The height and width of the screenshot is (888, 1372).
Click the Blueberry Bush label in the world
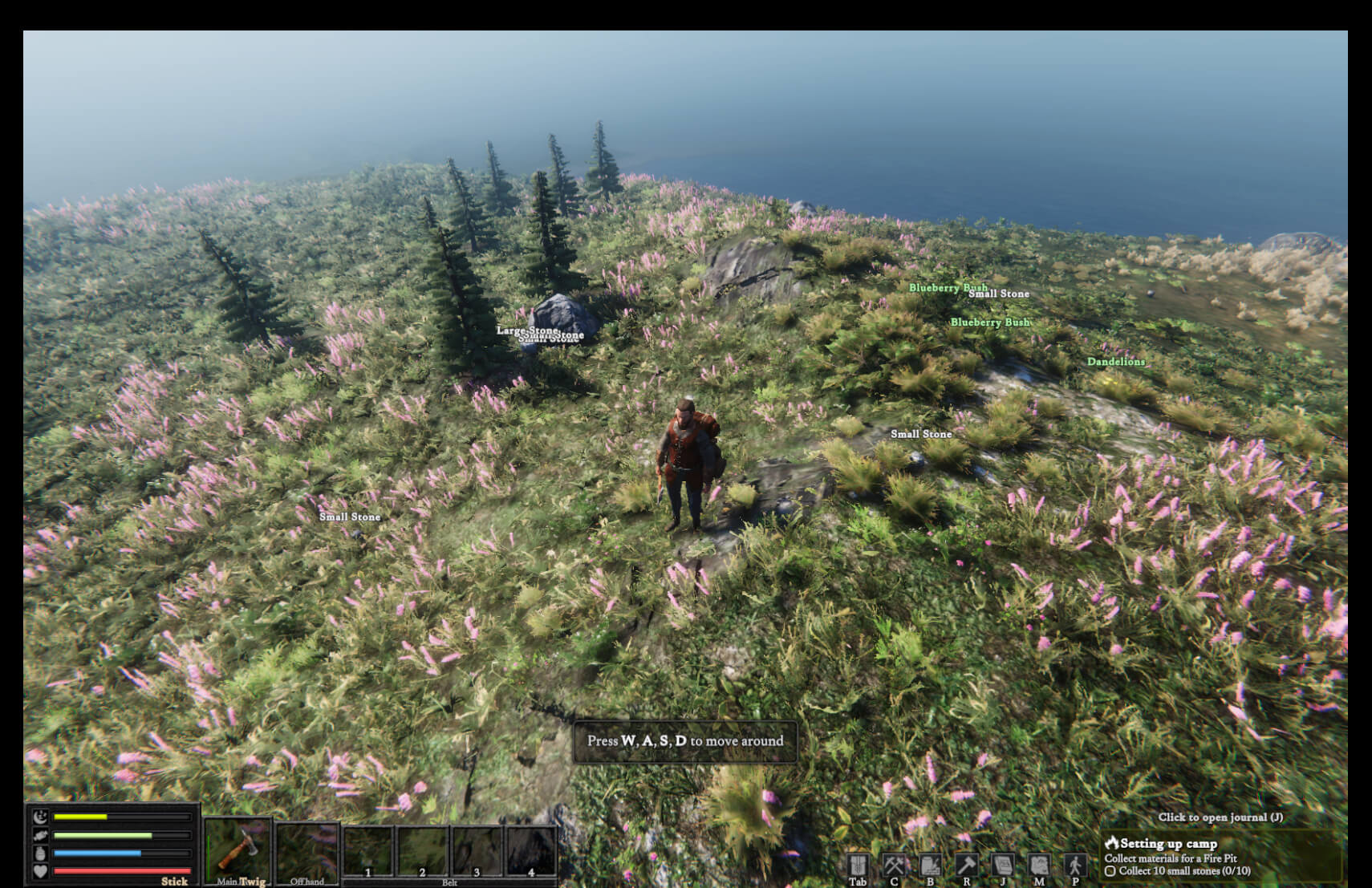click(x=949, y=287)
